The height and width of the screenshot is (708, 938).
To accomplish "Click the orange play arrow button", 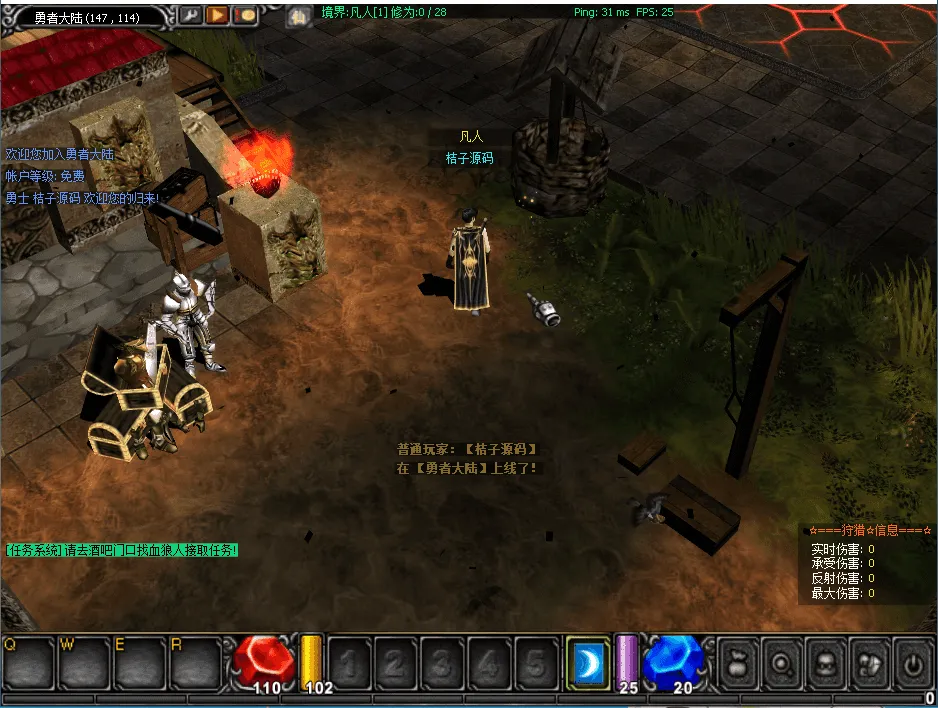I will pos(218,15).
